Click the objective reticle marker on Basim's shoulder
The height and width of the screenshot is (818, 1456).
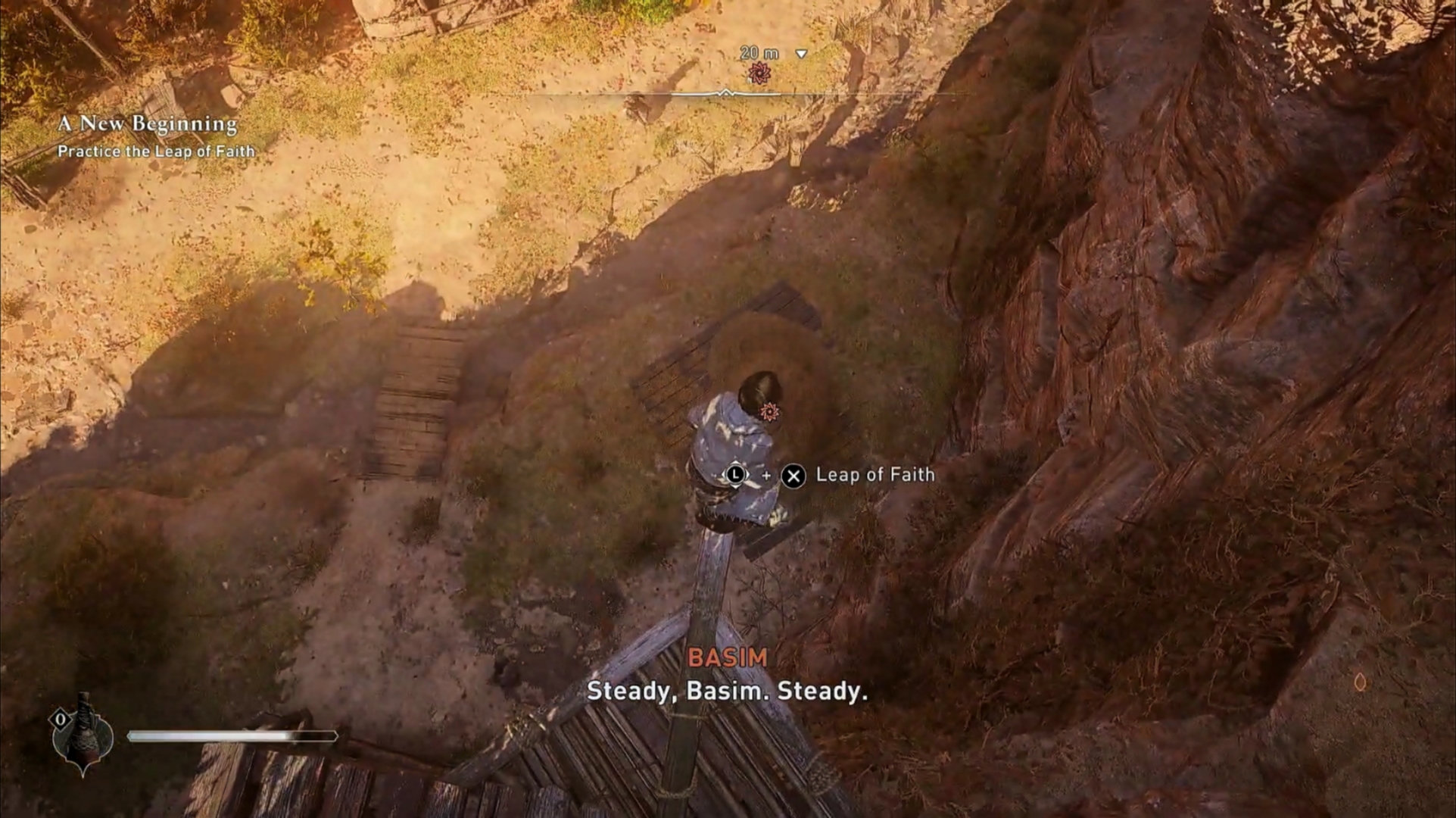769,410
